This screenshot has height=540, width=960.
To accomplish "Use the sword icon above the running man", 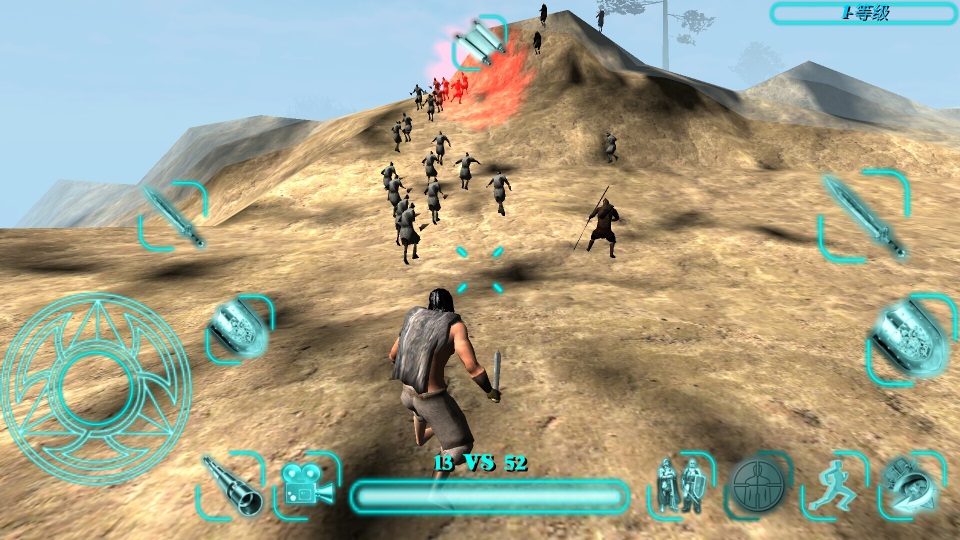I will coord(865,216).
